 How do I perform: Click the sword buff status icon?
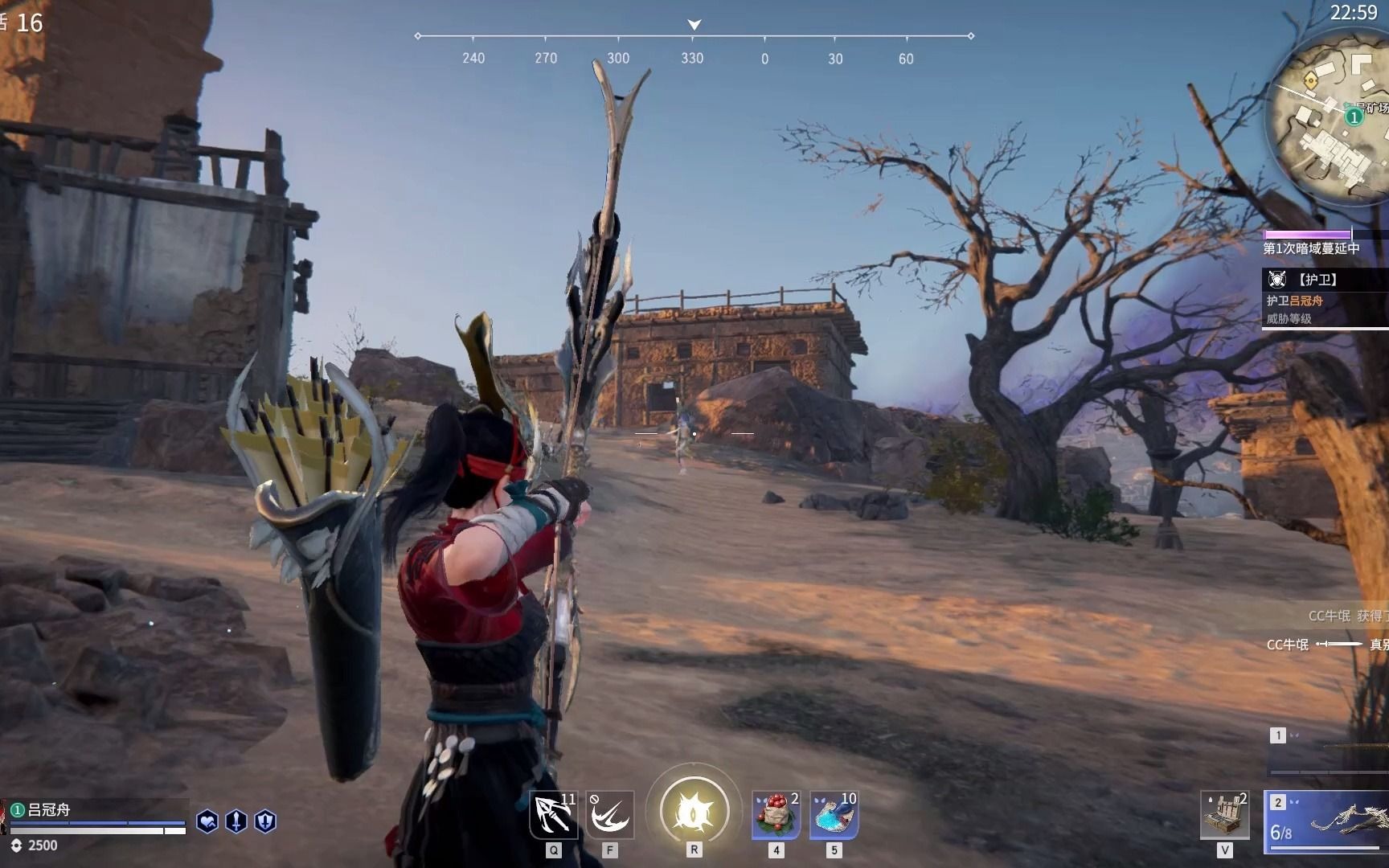(236, 821)
